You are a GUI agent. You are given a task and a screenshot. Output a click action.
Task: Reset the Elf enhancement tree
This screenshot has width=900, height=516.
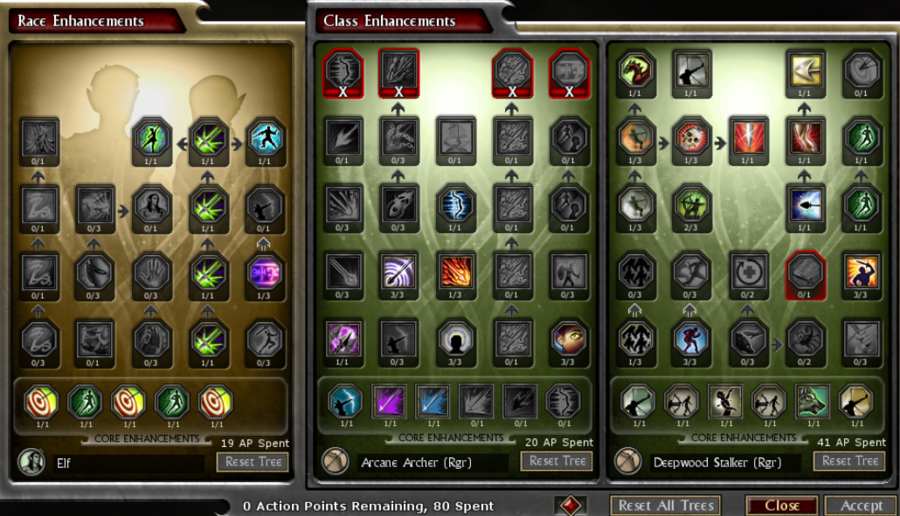pos(252,461)
